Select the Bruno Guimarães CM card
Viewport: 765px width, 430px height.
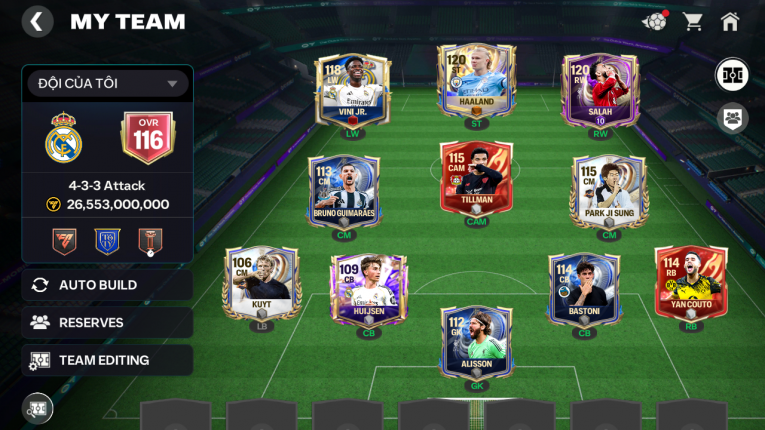tap(344, 191)
